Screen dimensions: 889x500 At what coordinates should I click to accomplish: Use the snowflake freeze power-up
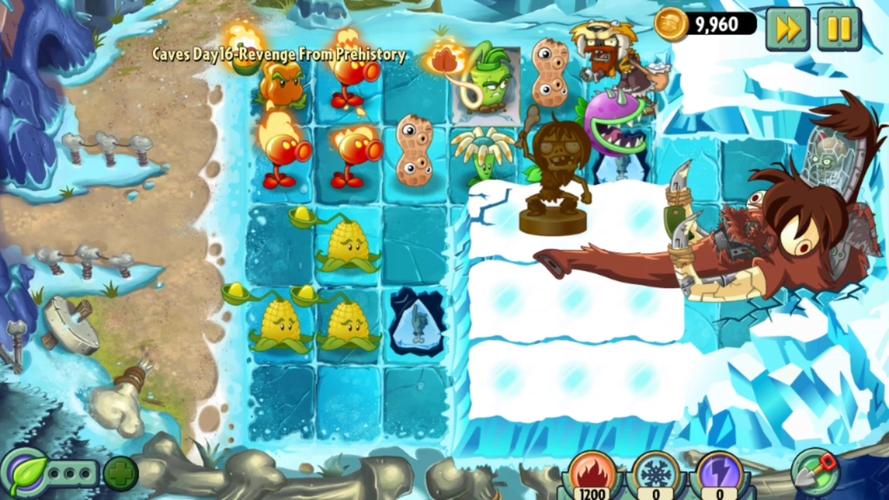point(655,474)
